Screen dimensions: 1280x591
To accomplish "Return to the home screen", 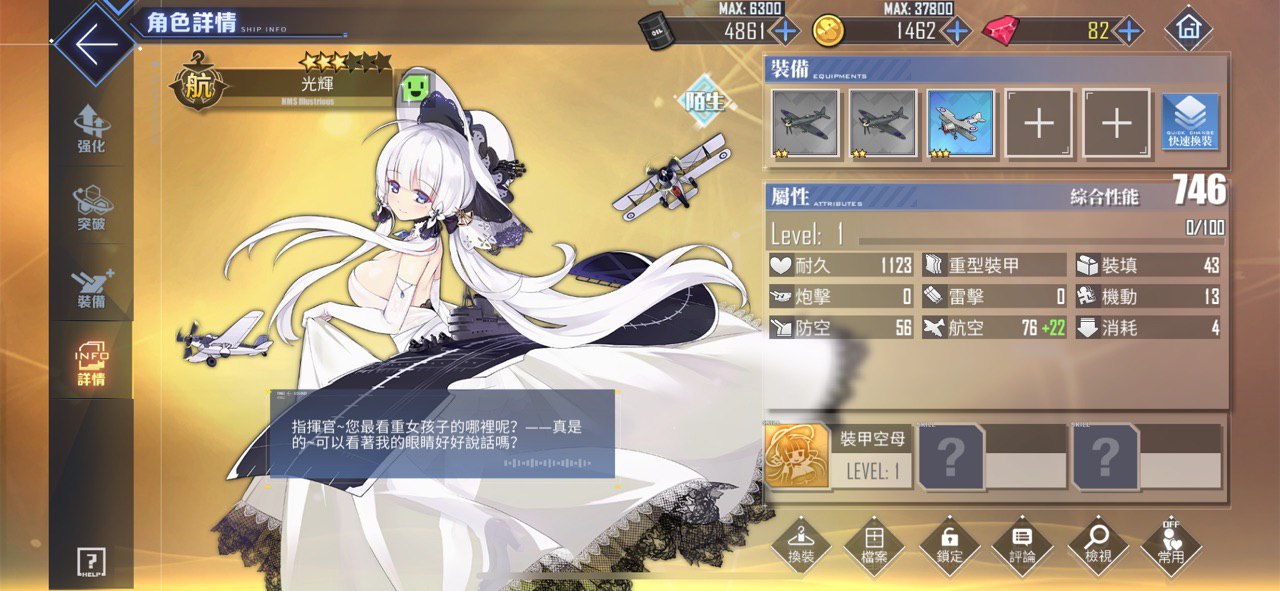I will 1188,30.
